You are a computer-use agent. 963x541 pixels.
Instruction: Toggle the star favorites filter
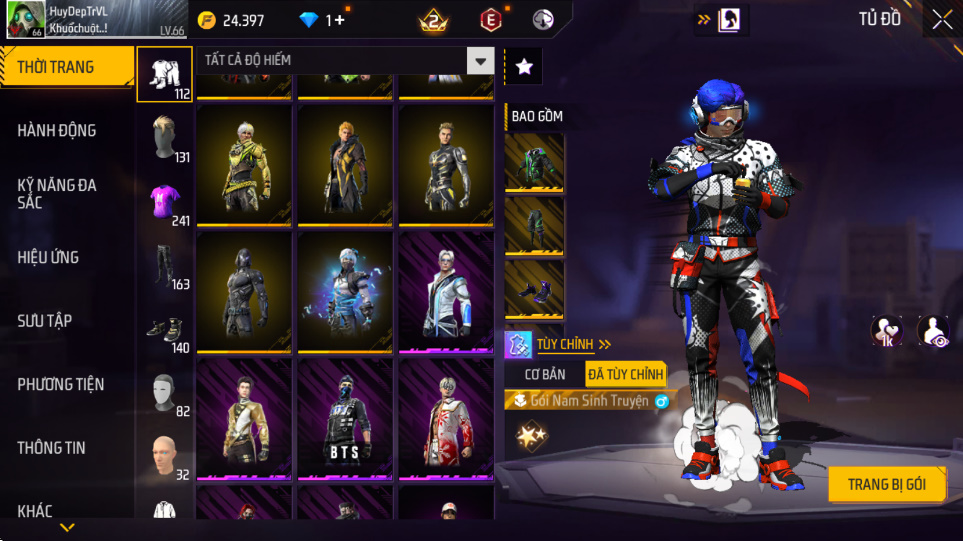click(524, 67)
